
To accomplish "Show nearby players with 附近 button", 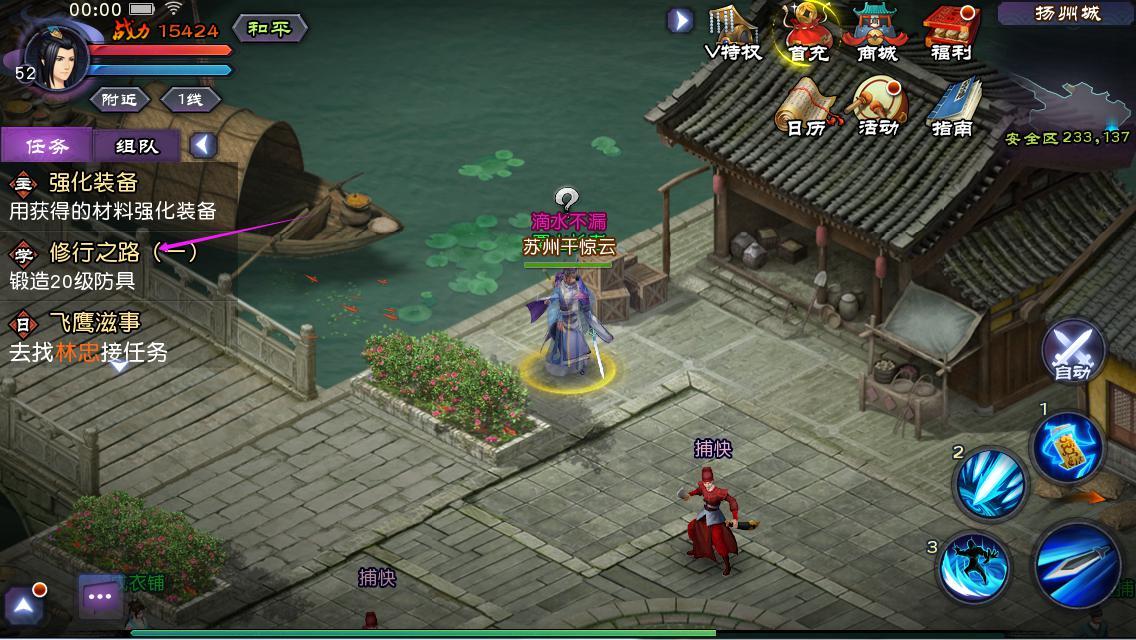I will [119, 99].
